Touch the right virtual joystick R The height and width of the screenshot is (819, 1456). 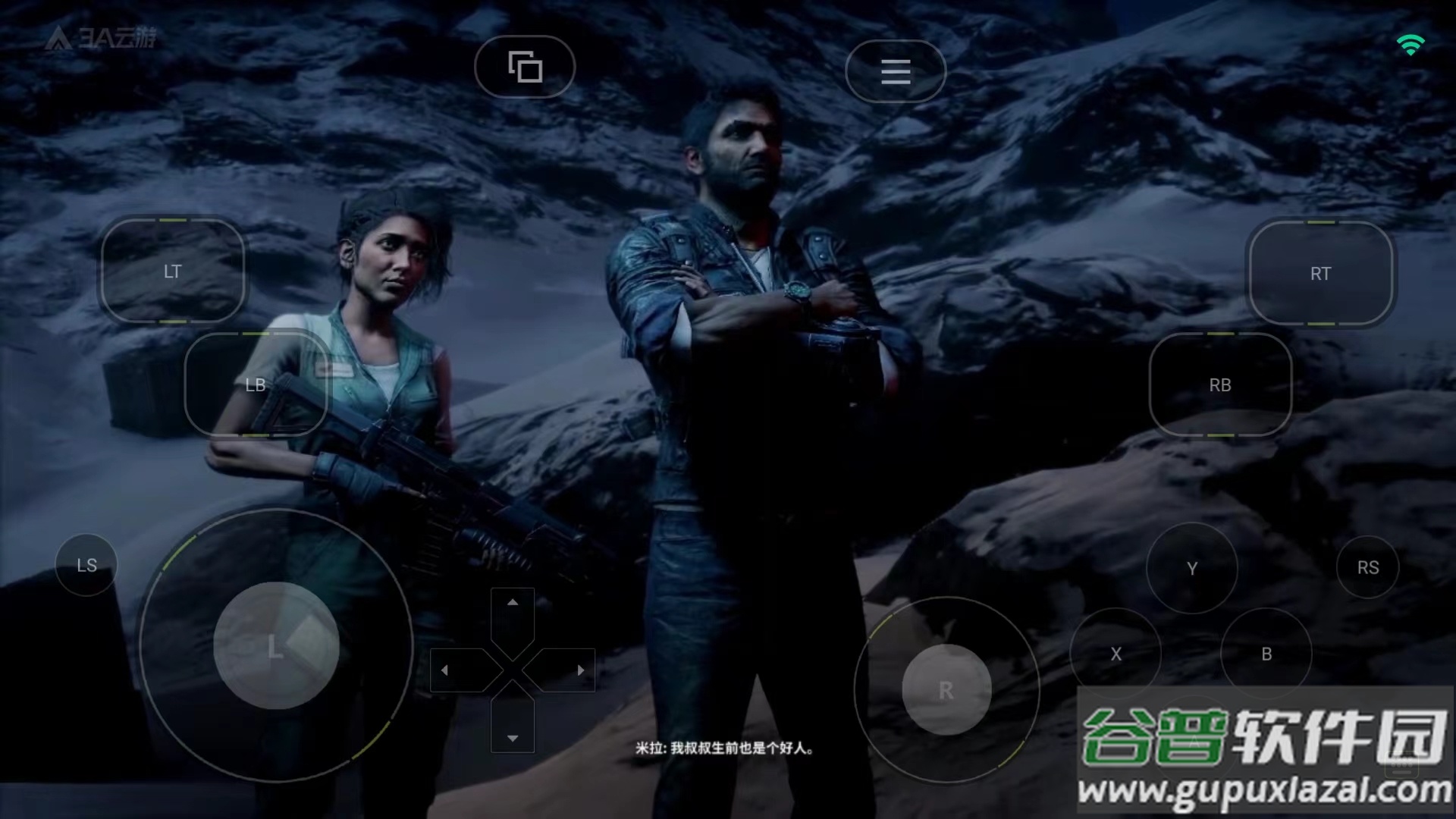946,690
